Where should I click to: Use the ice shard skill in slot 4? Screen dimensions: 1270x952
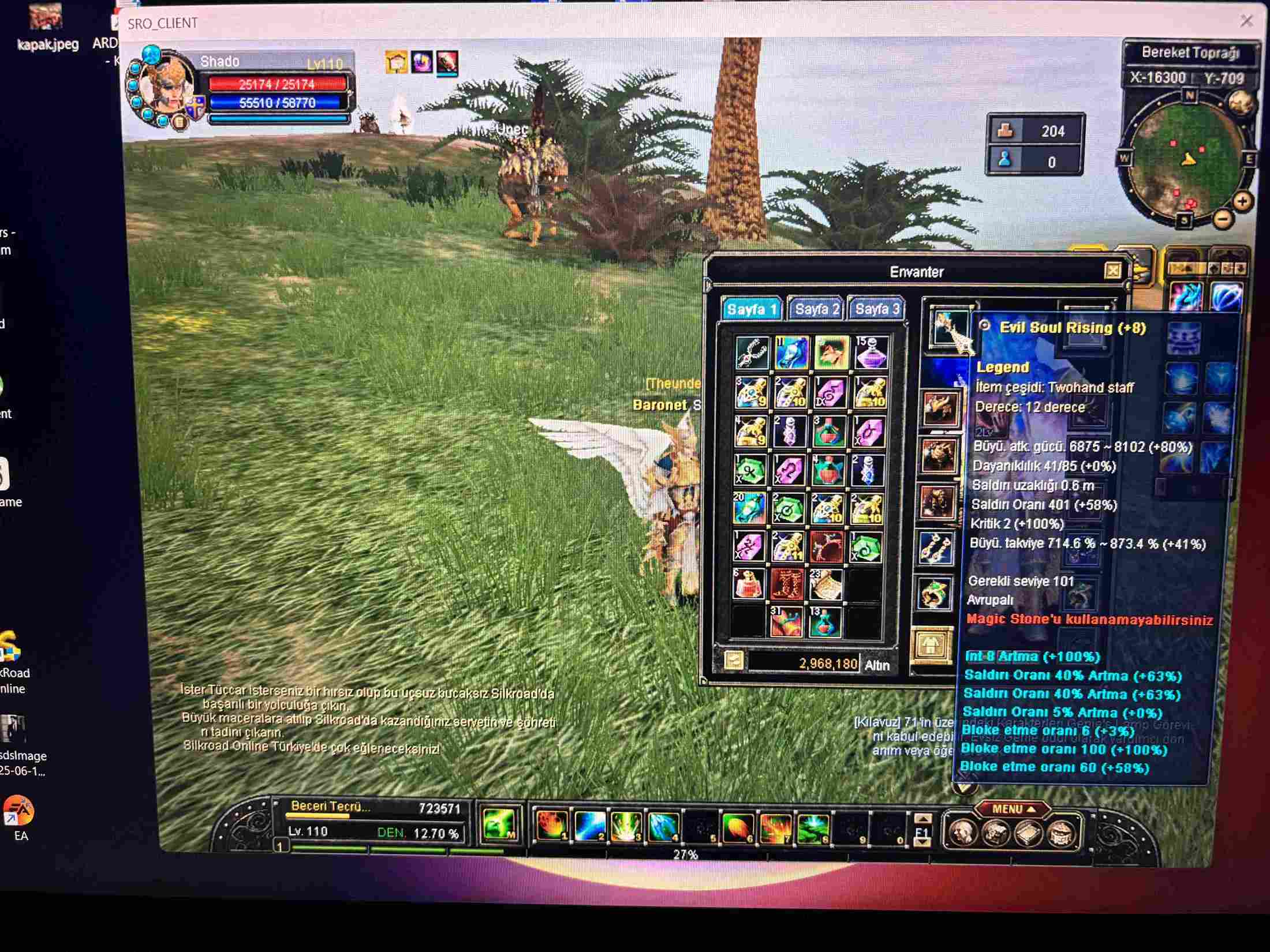pyautogui.click(x=663, y=827)
